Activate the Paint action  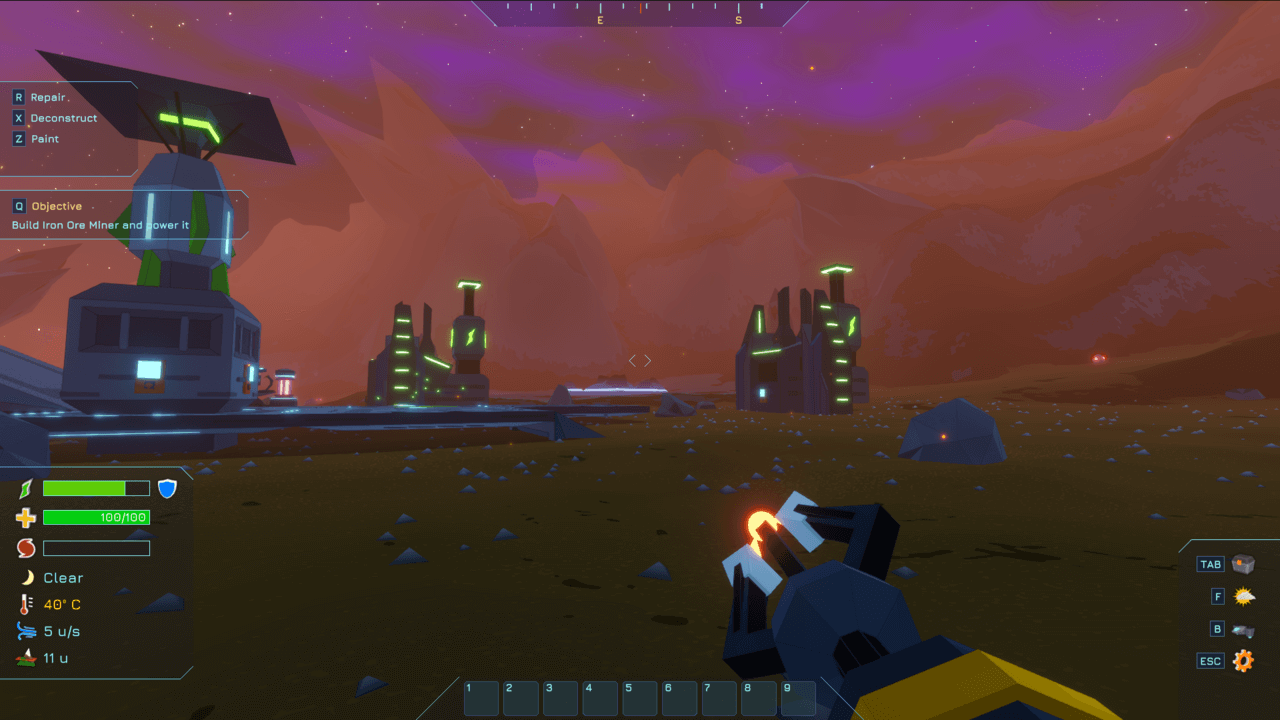[x=44, y=139]
